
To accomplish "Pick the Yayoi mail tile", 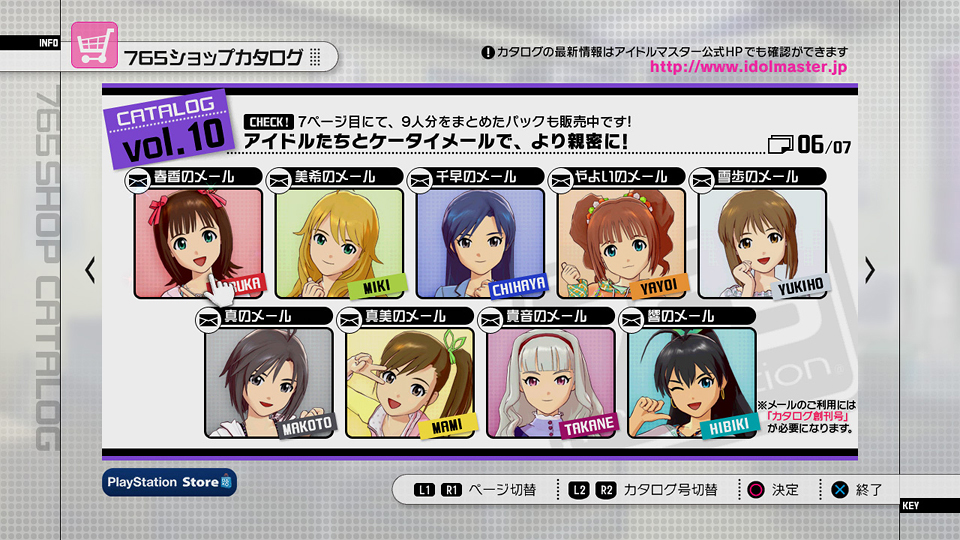I will tap(621, 243).
